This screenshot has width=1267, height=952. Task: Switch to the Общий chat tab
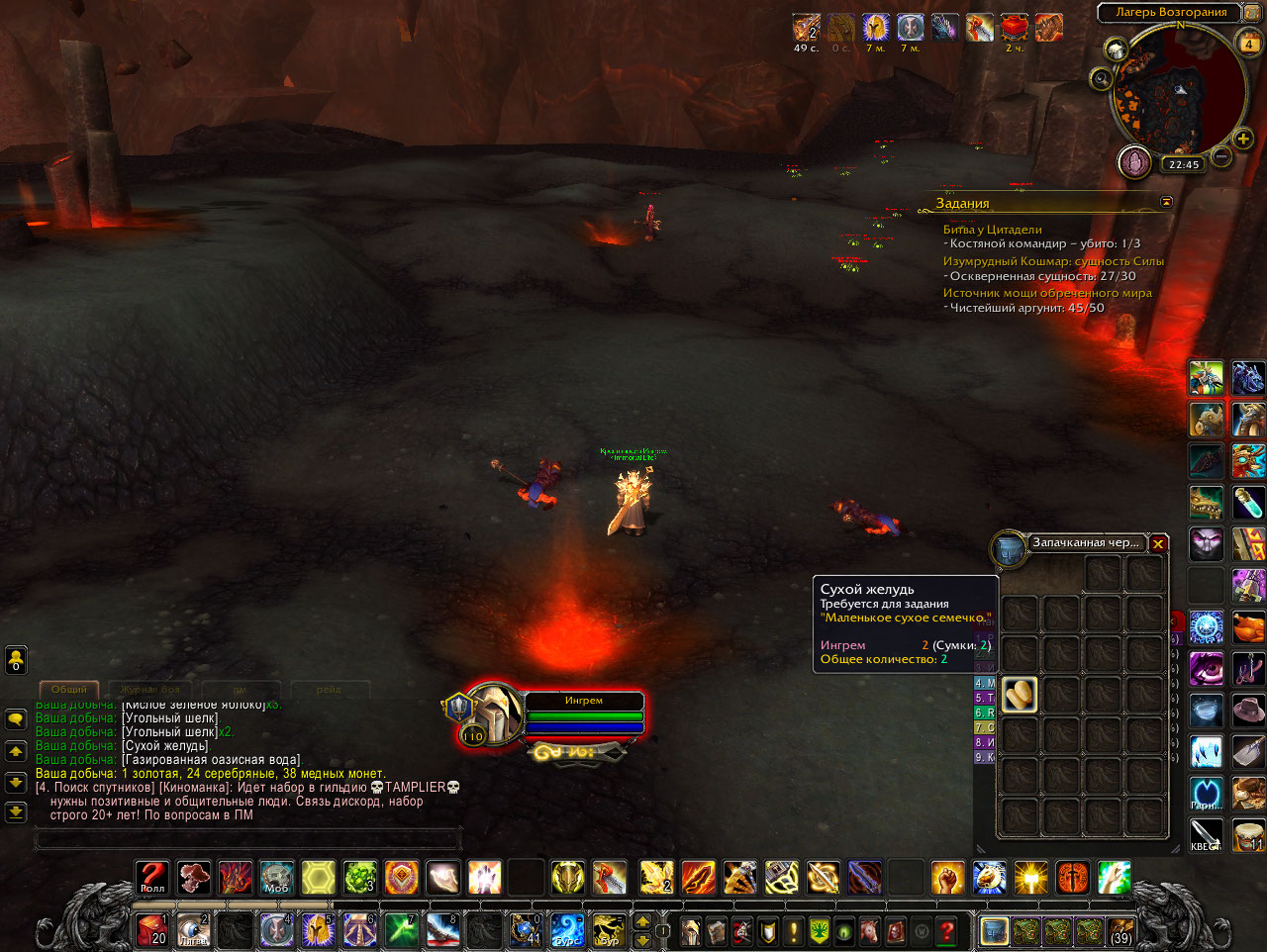tap(69, 689)
